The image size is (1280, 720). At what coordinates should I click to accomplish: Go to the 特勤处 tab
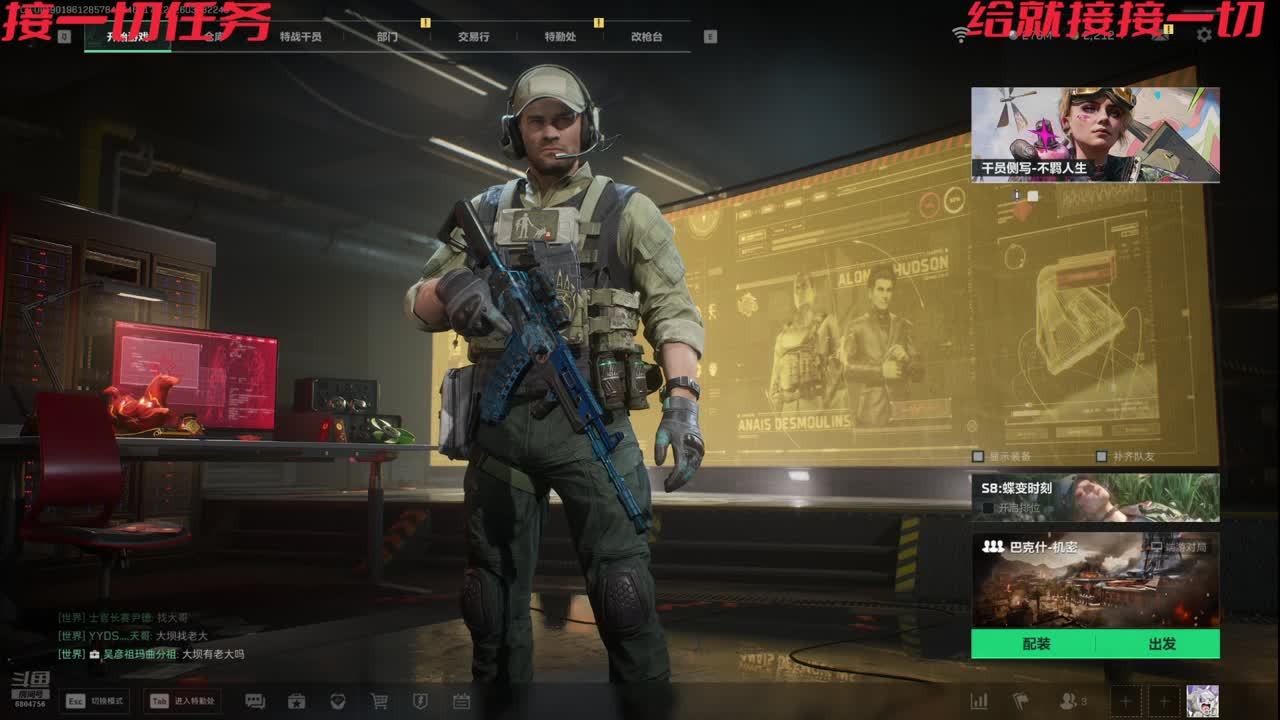point(560,37)
